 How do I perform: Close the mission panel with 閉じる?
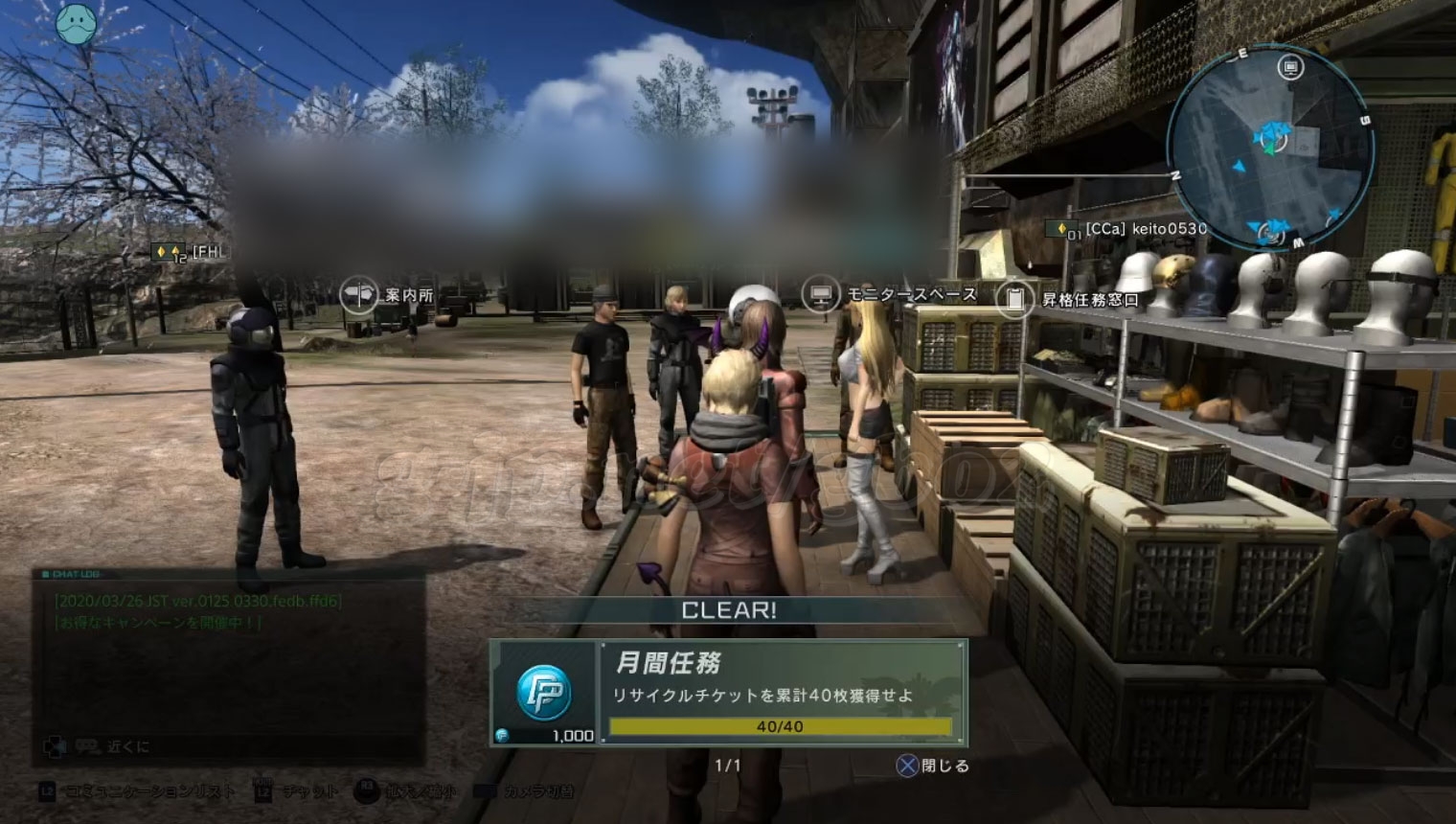coord(933,766)
